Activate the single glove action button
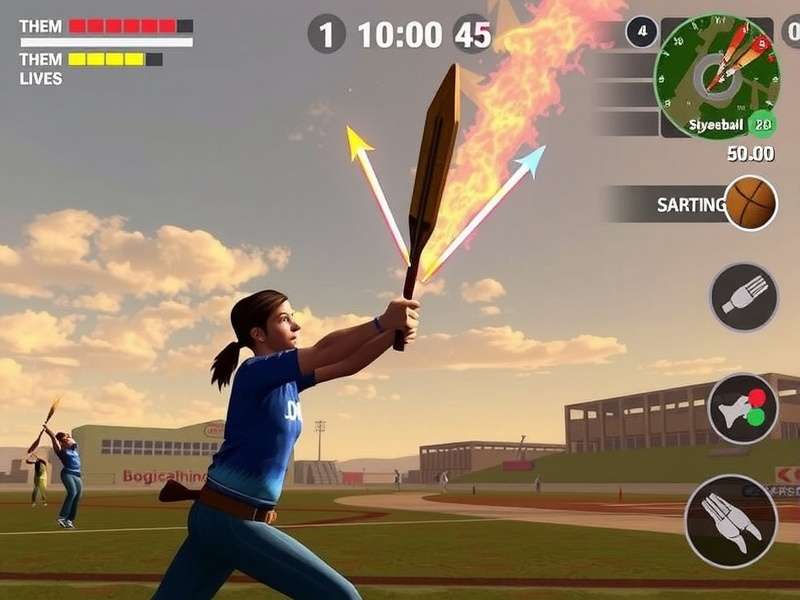 744,297
